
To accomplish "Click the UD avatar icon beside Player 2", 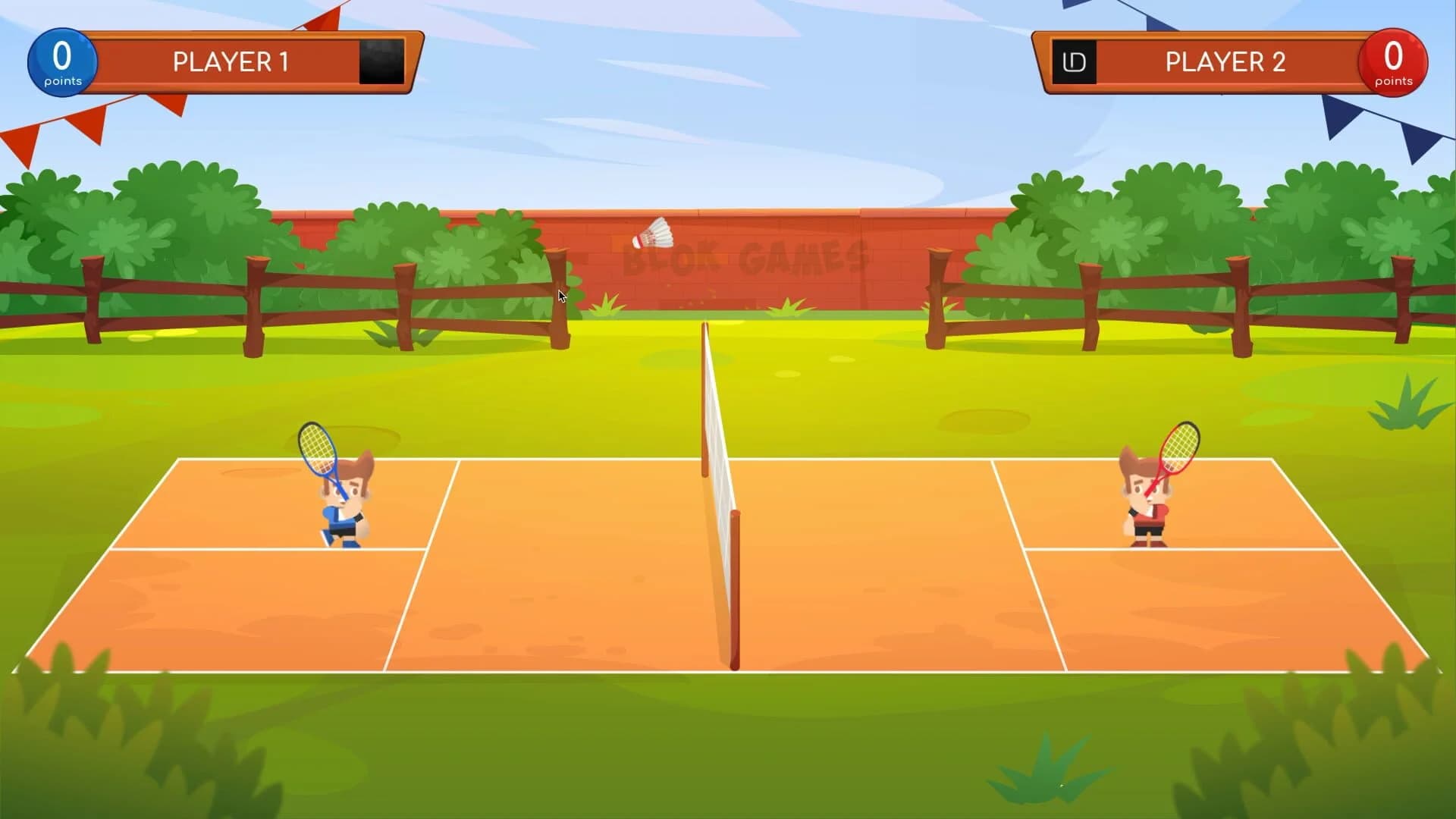I will coord(1076,61).
